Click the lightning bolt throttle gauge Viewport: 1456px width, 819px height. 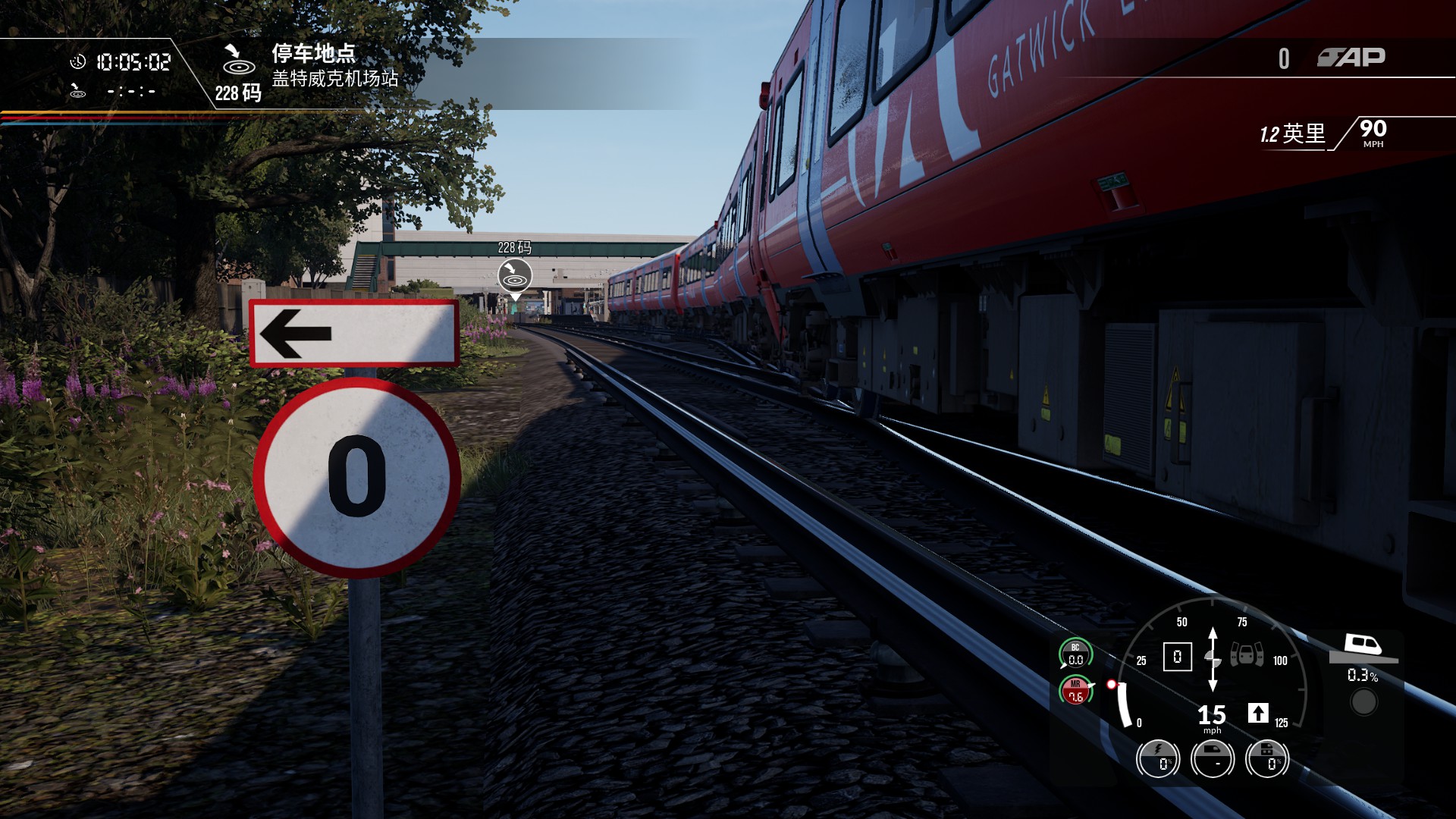pyautogui.click(x=1158, y=758)
